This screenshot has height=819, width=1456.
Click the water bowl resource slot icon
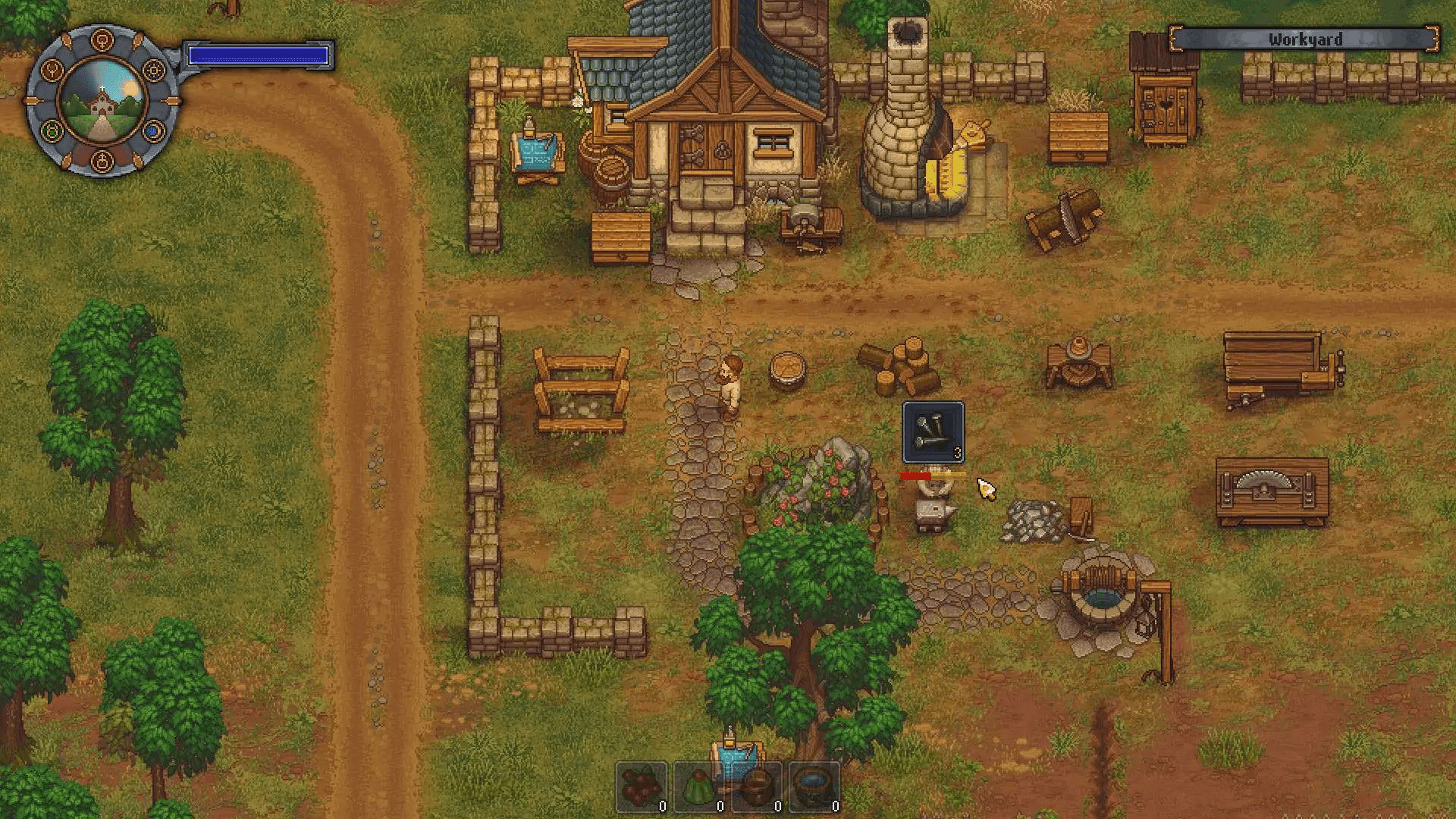814,785
